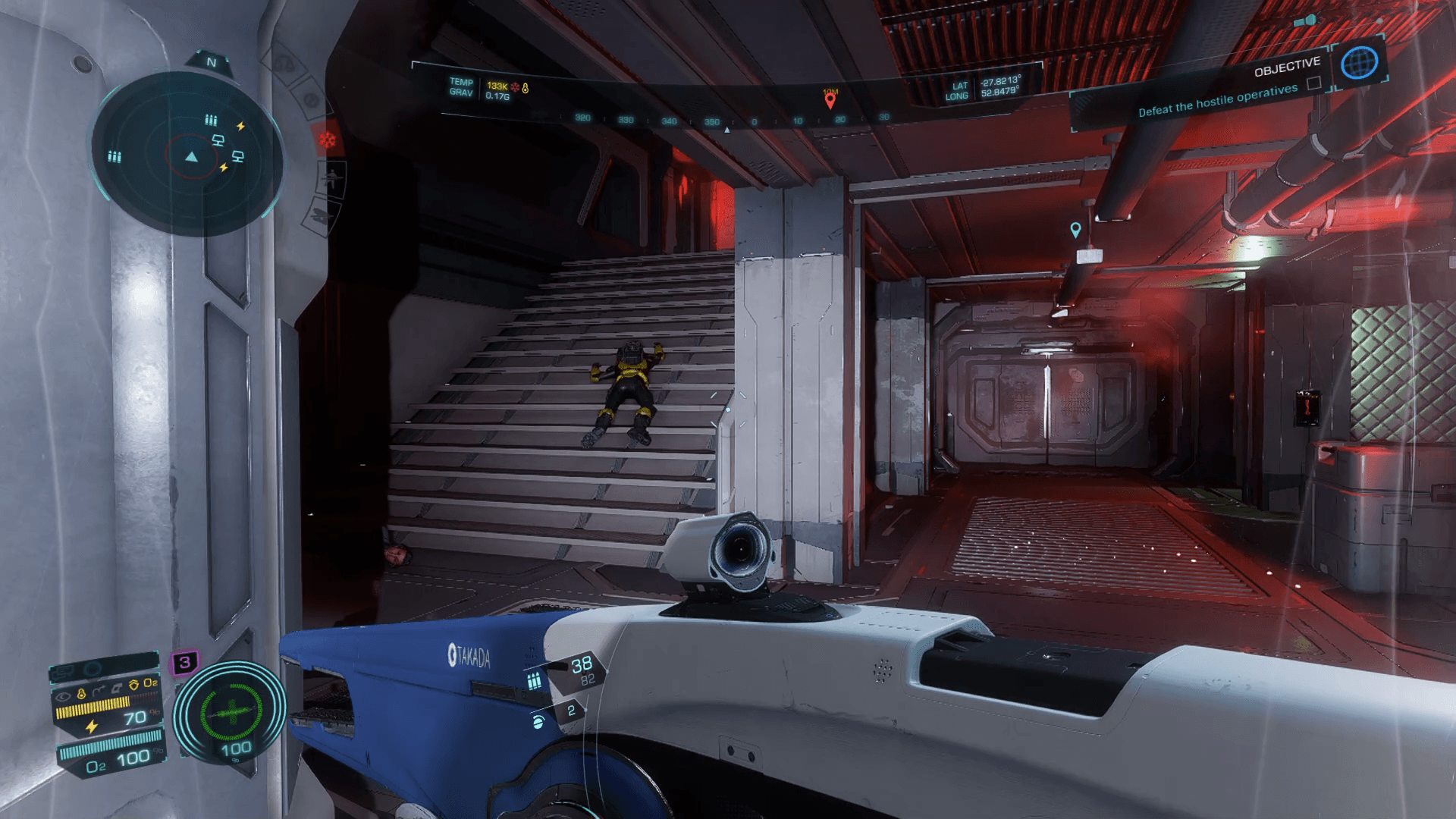Viewport: 1456px width, 819px height.
Task: Click the red mission marker on the compass
Action: point(830,99)
